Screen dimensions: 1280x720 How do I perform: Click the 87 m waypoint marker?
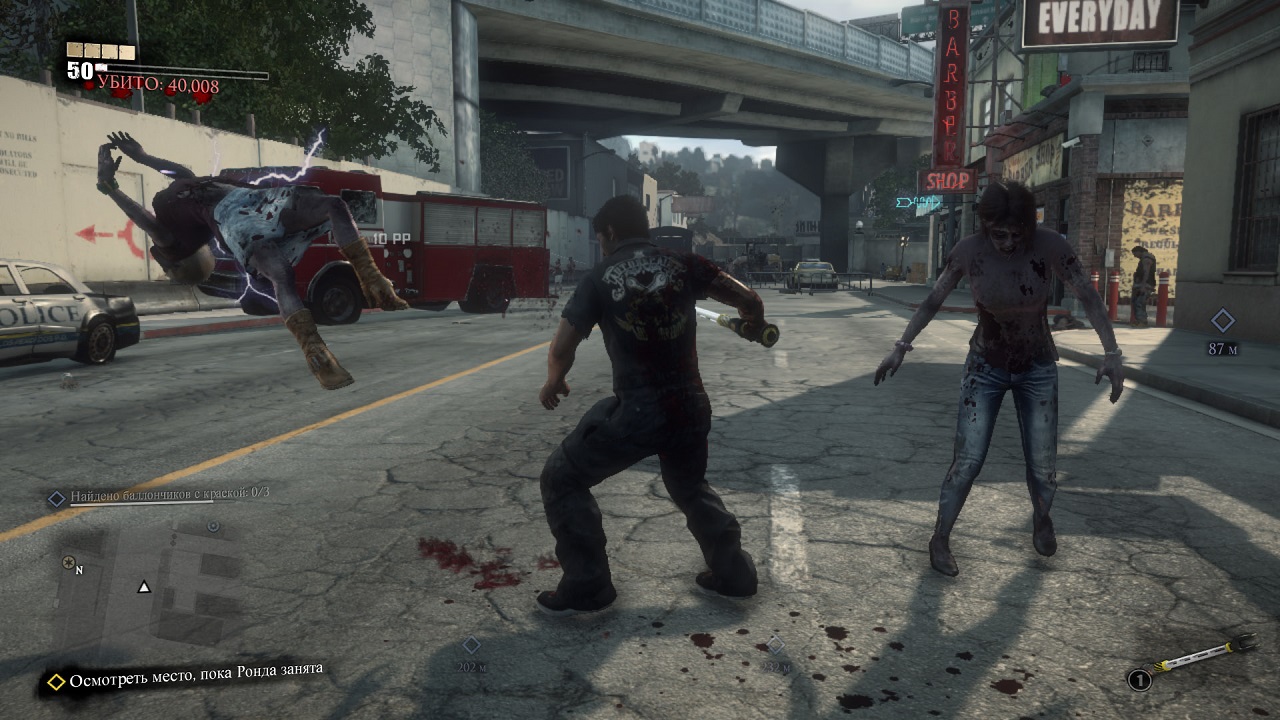pos(1222,321)
